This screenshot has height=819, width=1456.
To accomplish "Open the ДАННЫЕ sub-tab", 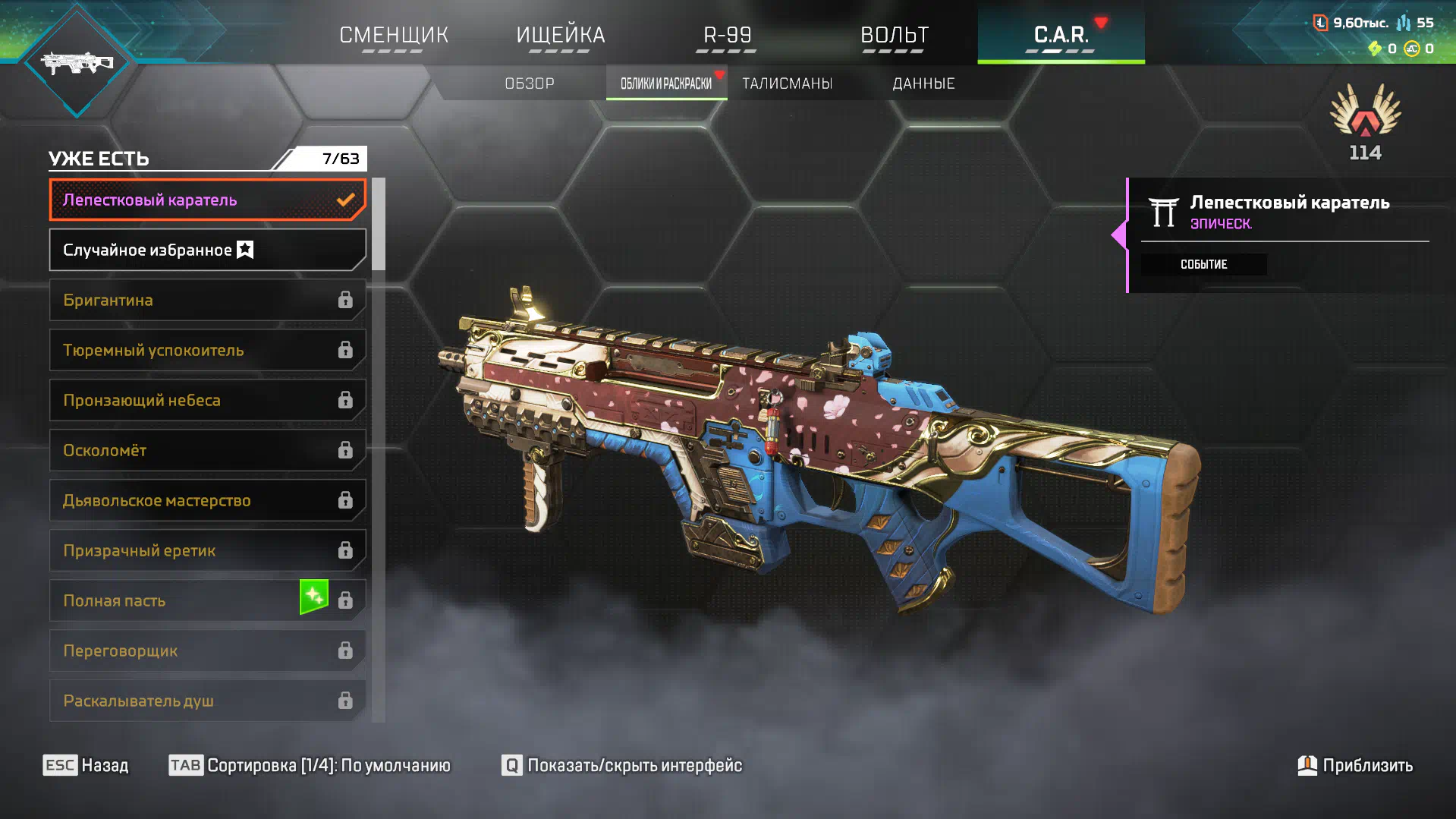I will coord(923,83).
